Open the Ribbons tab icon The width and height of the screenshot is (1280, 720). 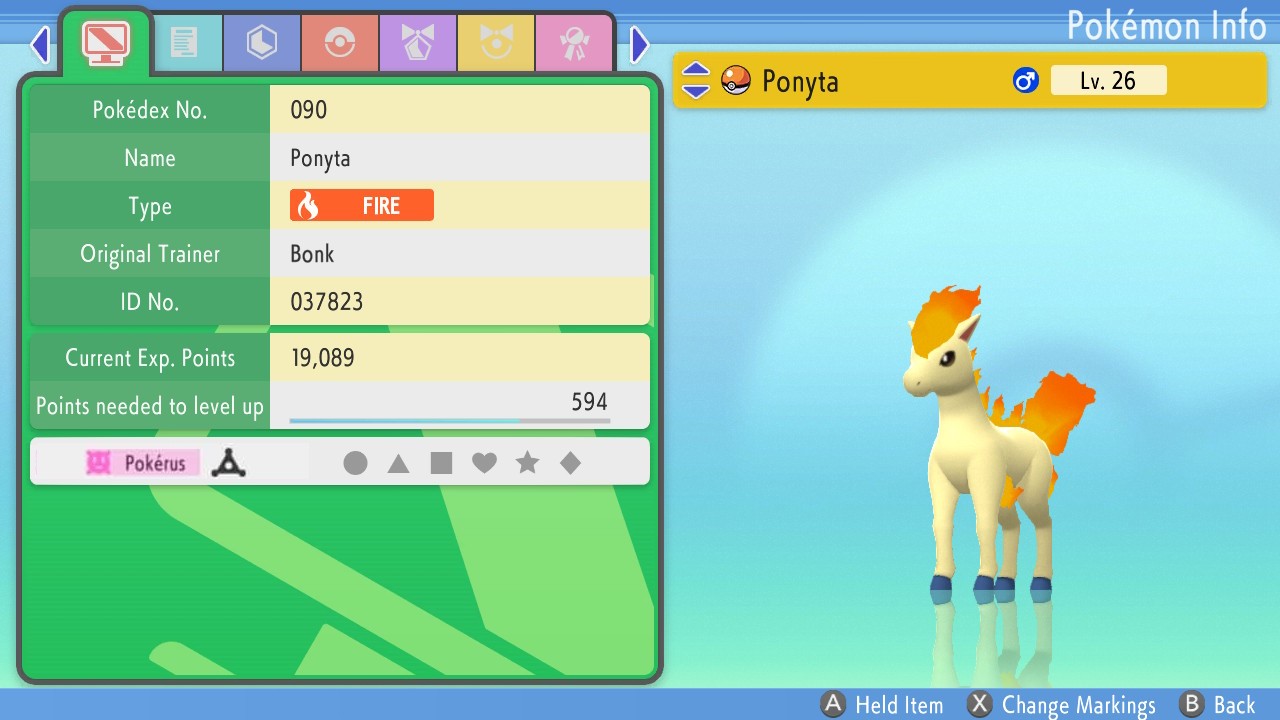(575, 42)
